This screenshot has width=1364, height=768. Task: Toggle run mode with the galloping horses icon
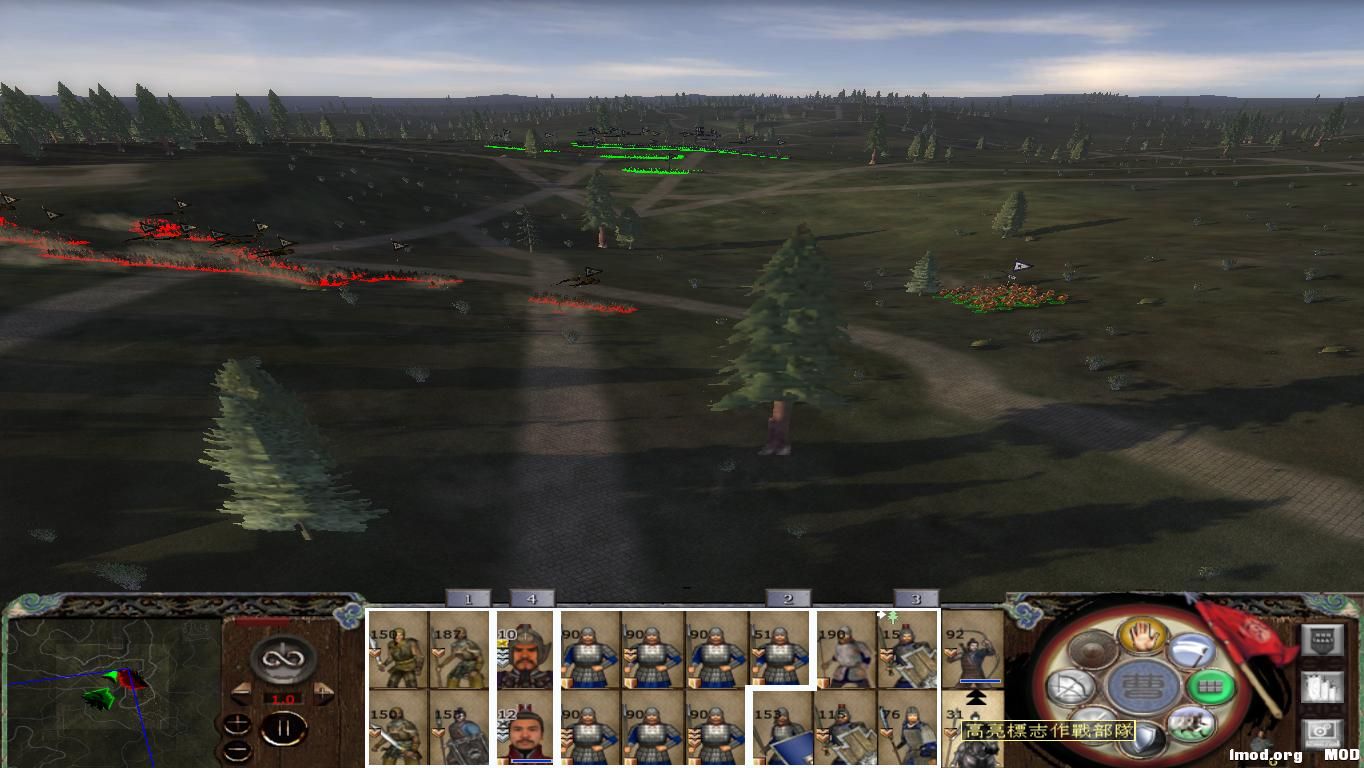pyautogui.click(x=1189, y=725)
